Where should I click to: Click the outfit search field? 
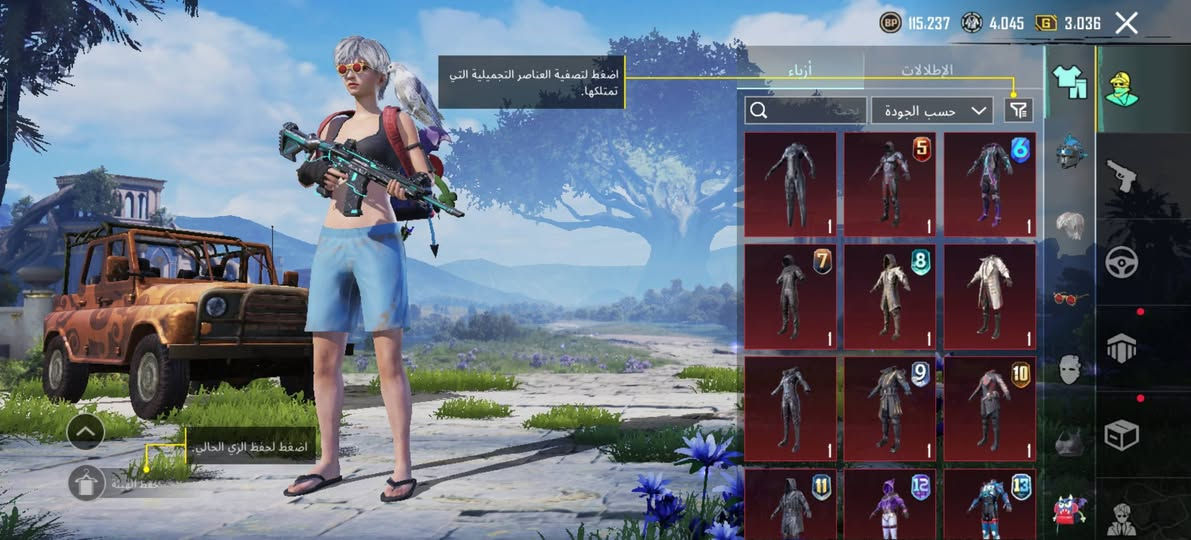(805, 110)
